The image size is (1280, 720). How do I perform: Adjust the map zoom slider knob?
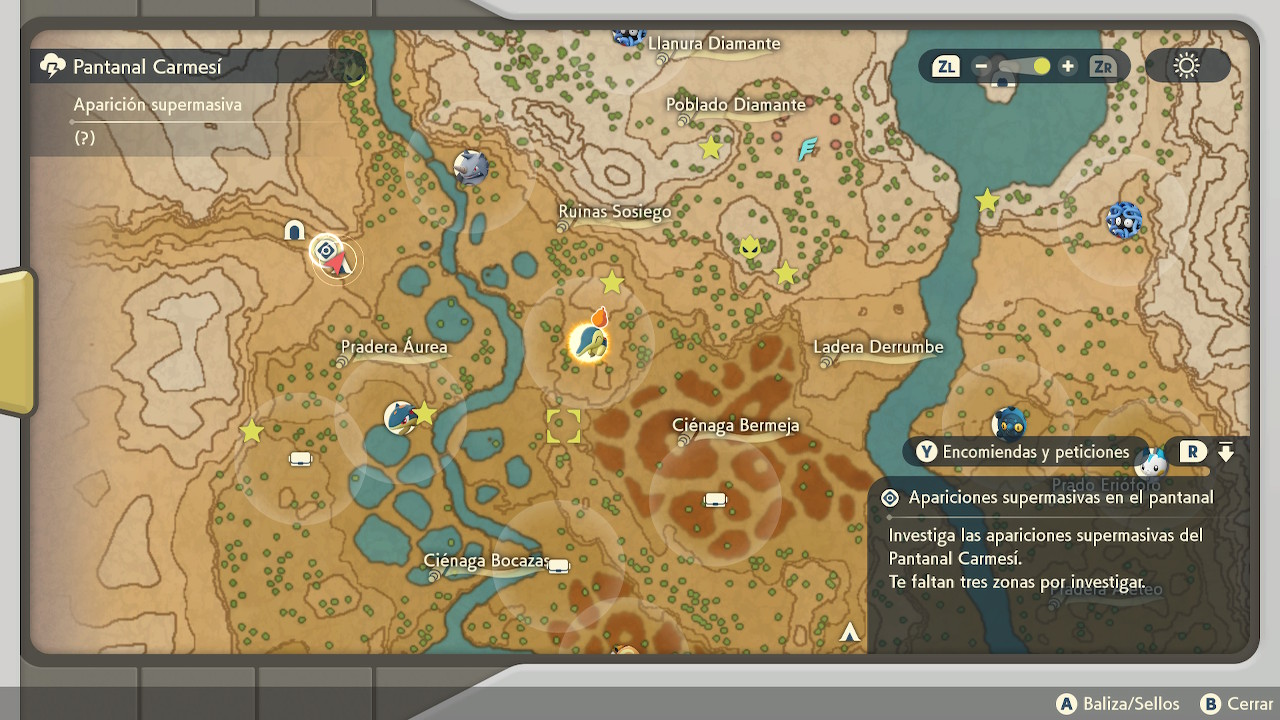1041,67
